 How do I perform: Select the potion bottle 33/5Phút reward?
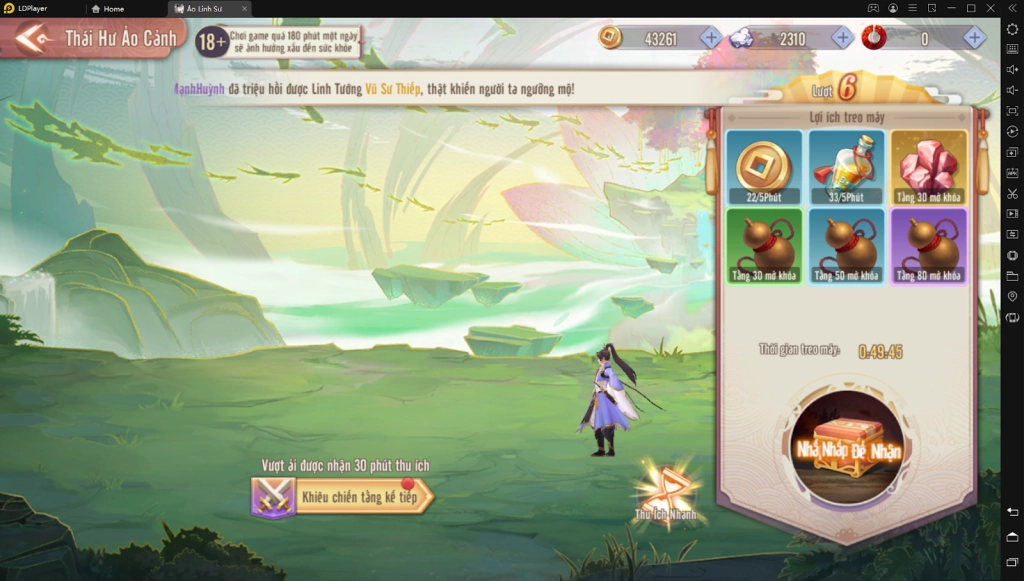coord(846,166)
